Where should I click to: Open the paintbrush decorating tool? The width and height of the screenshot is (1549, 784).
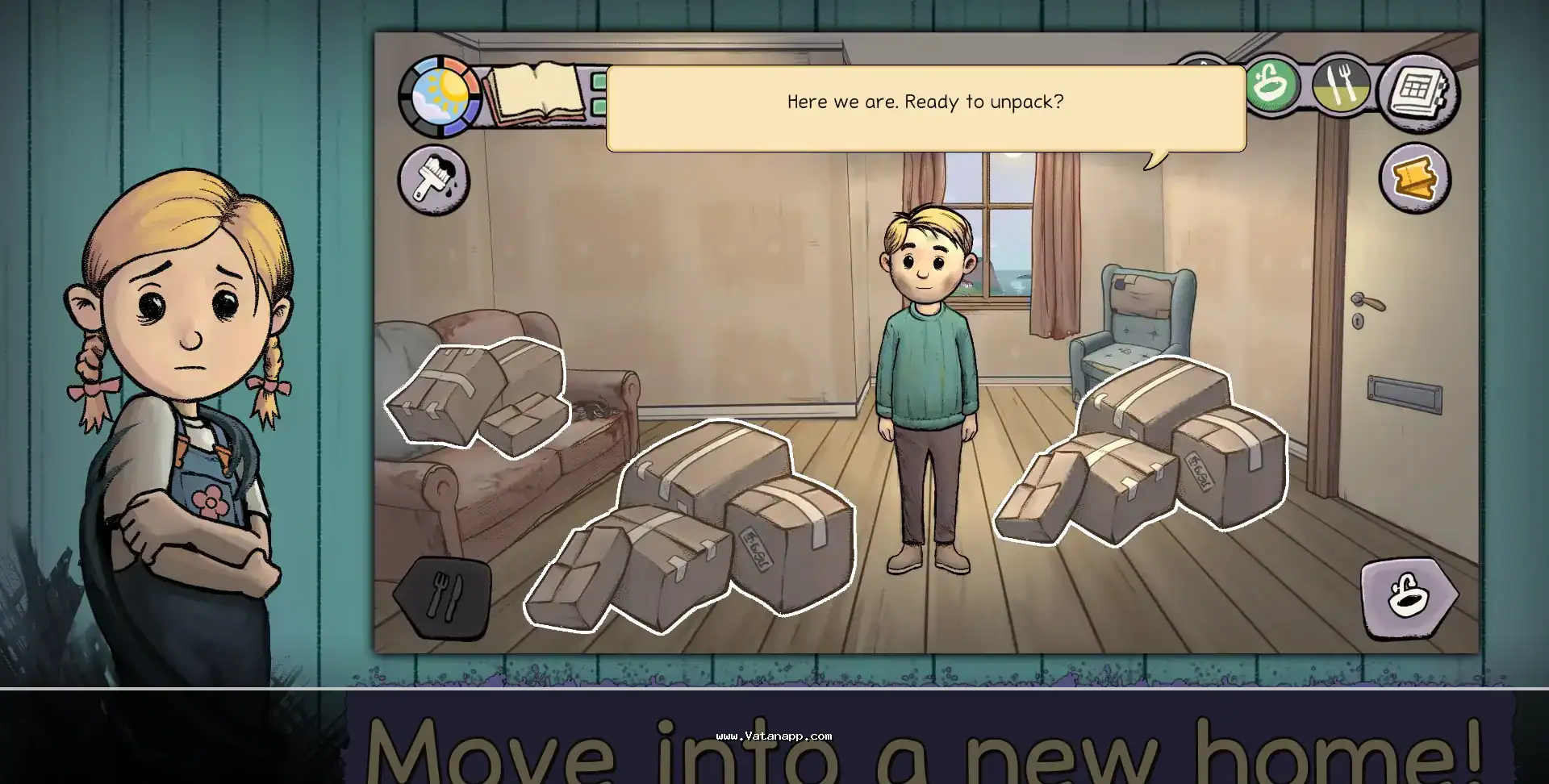(433, 180)
